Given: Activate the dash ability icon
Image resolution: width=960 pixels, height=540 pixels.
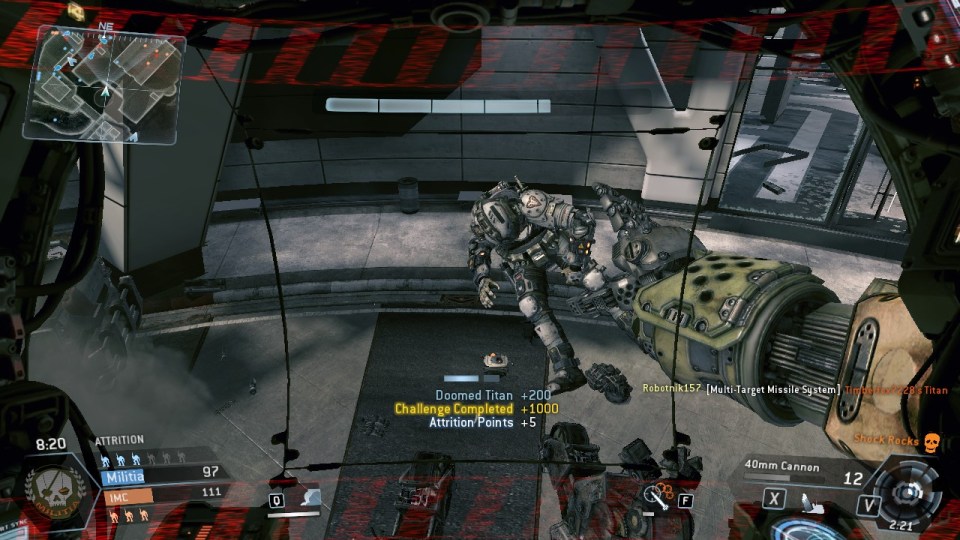Looking at the screenshot, I should (x=310, y=496).
